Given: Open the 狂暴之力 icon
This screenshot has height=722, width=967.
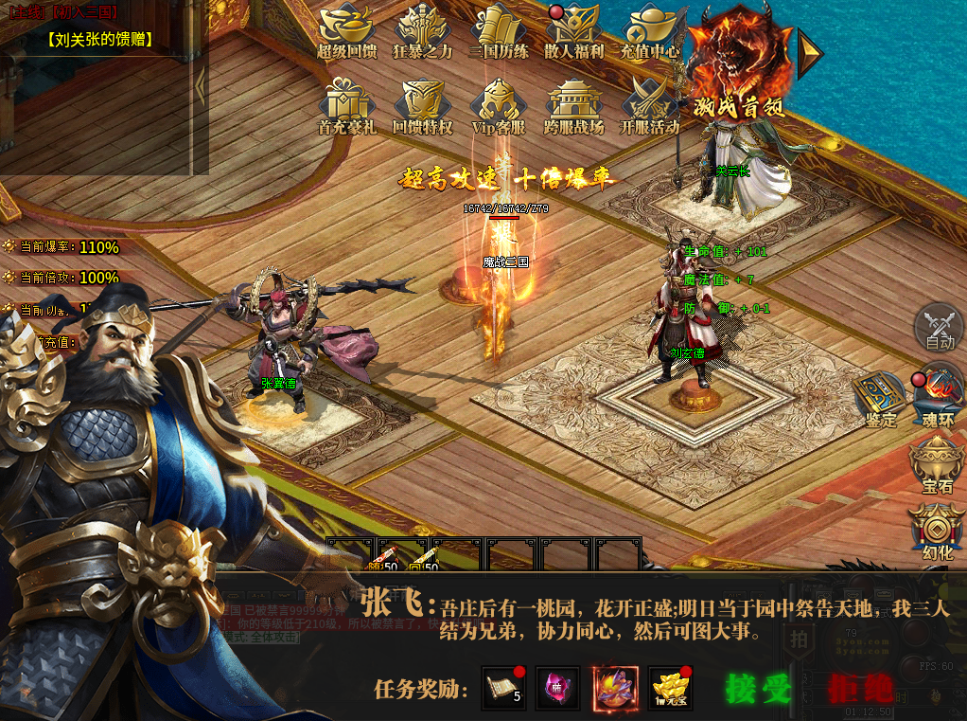Looking at the screenshot, I should click(421, 30).
